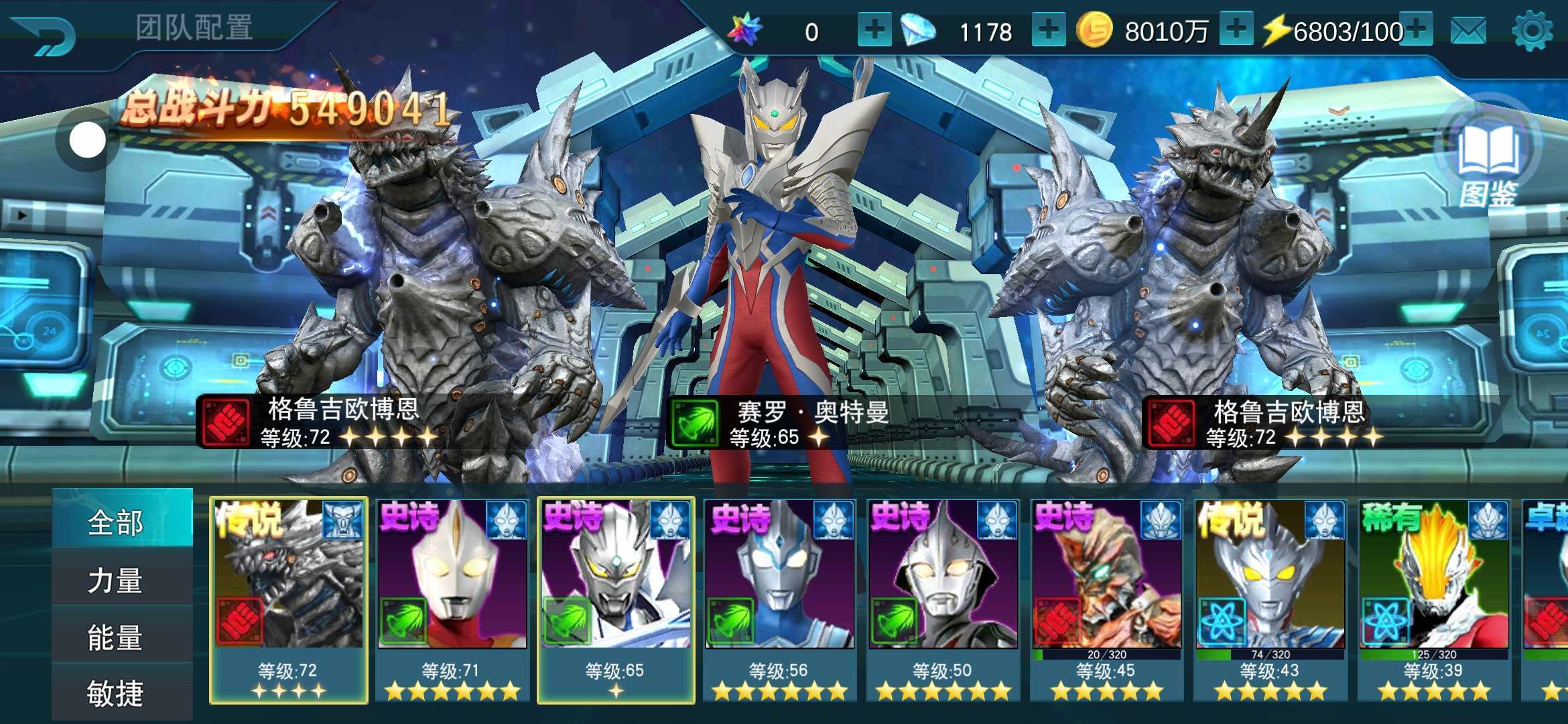1568x724 pixels.
Task: Go back using the return arrow
Action: click(44, 35)
